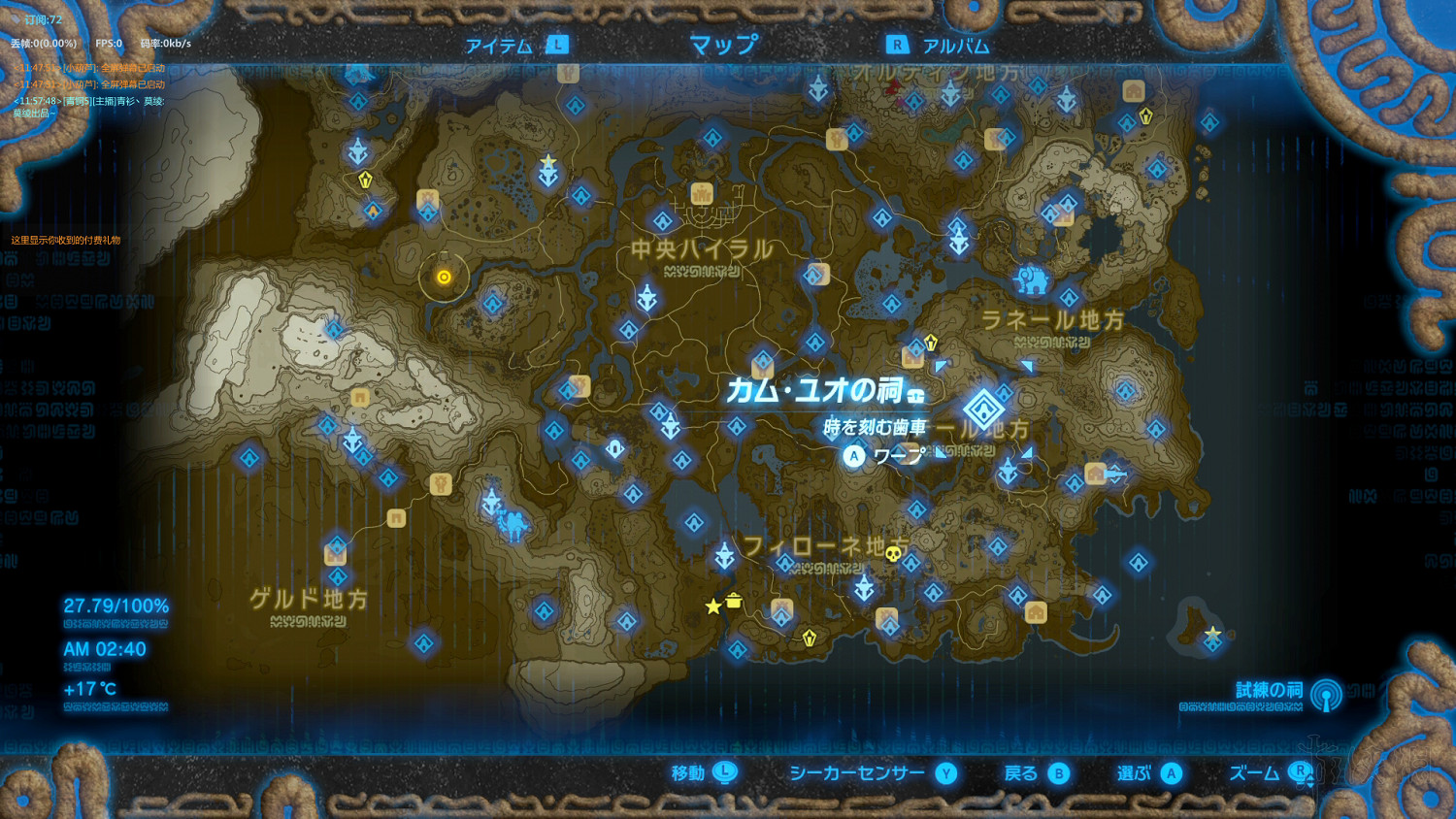Click the yellow chest stamp beside the star

735,602
